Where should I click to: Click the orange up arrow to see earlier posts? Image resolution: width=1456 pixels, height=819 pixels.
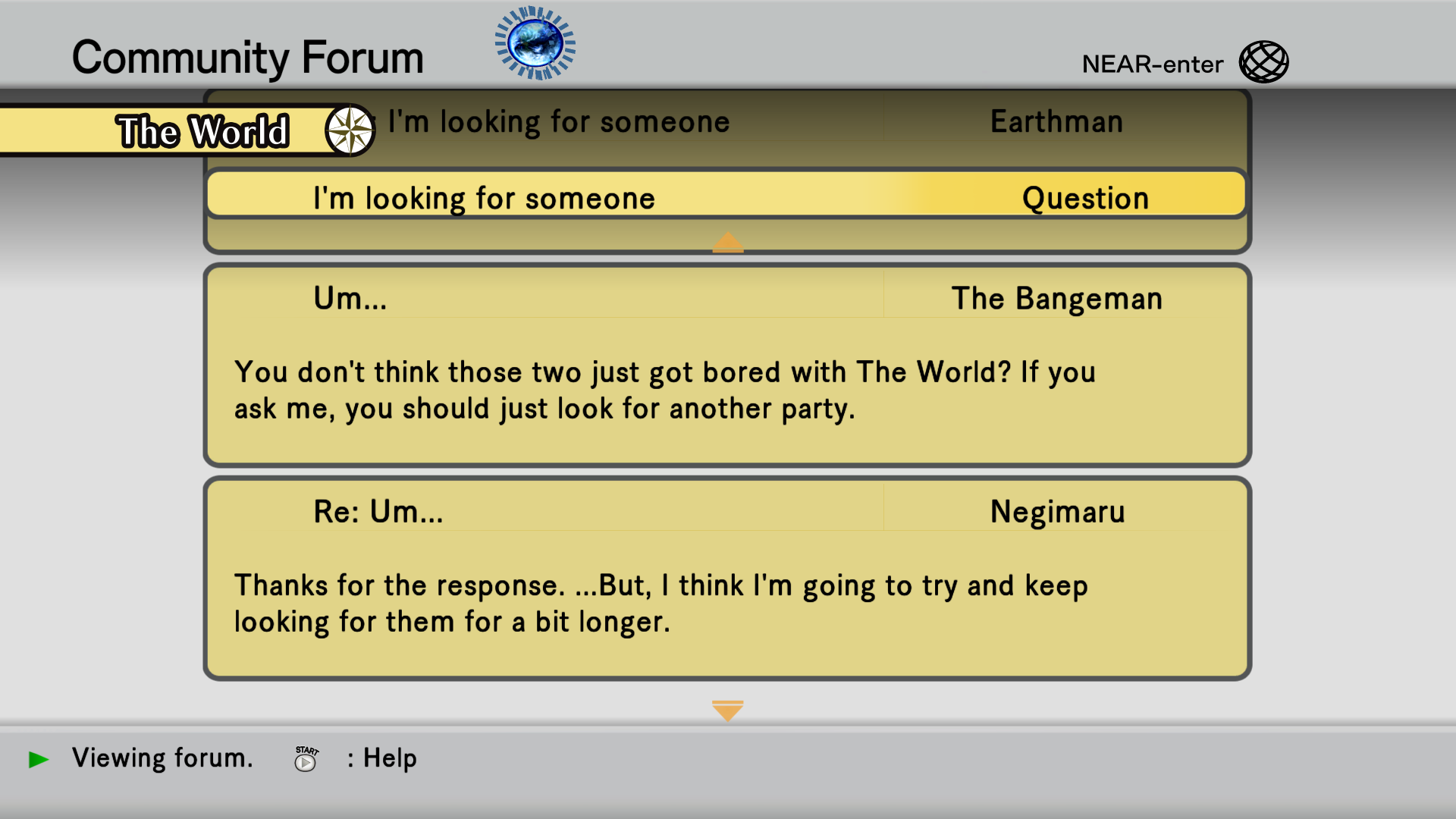727,242
